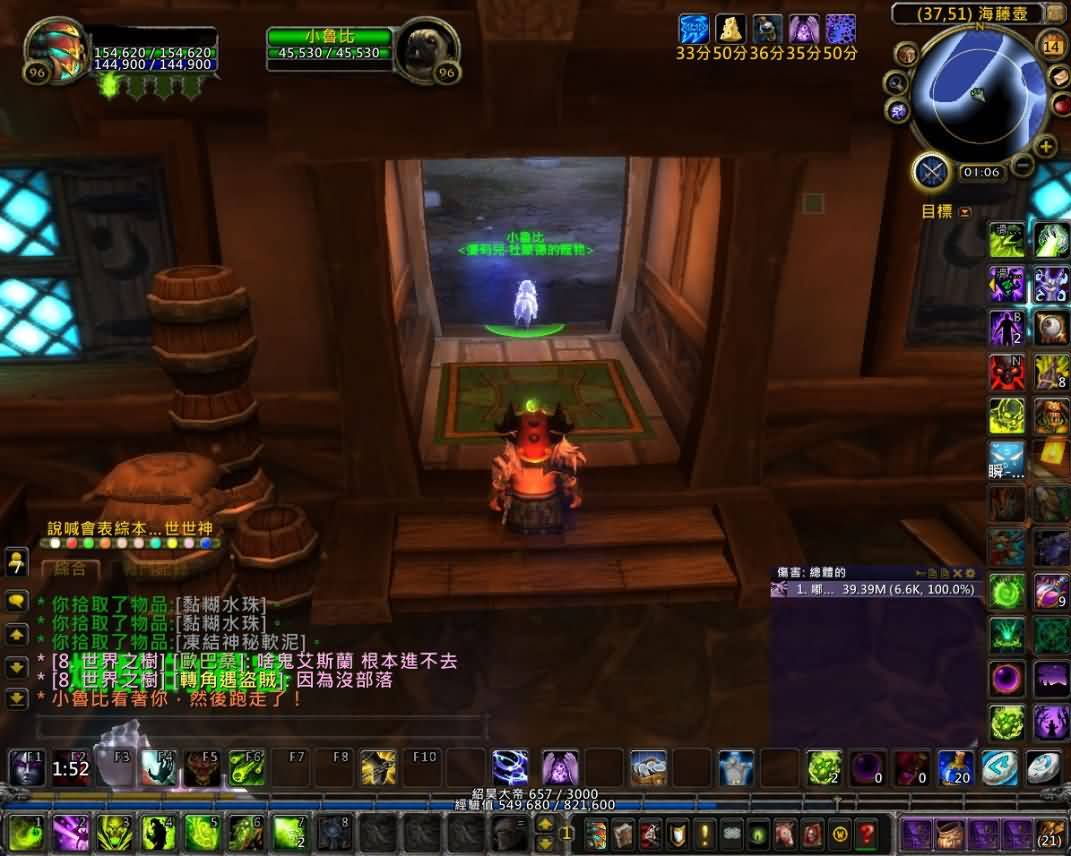The height and width of the screenshot is (856, 1071).
Task: Select the 綜合 general chat tab
Action: point(70,568)
